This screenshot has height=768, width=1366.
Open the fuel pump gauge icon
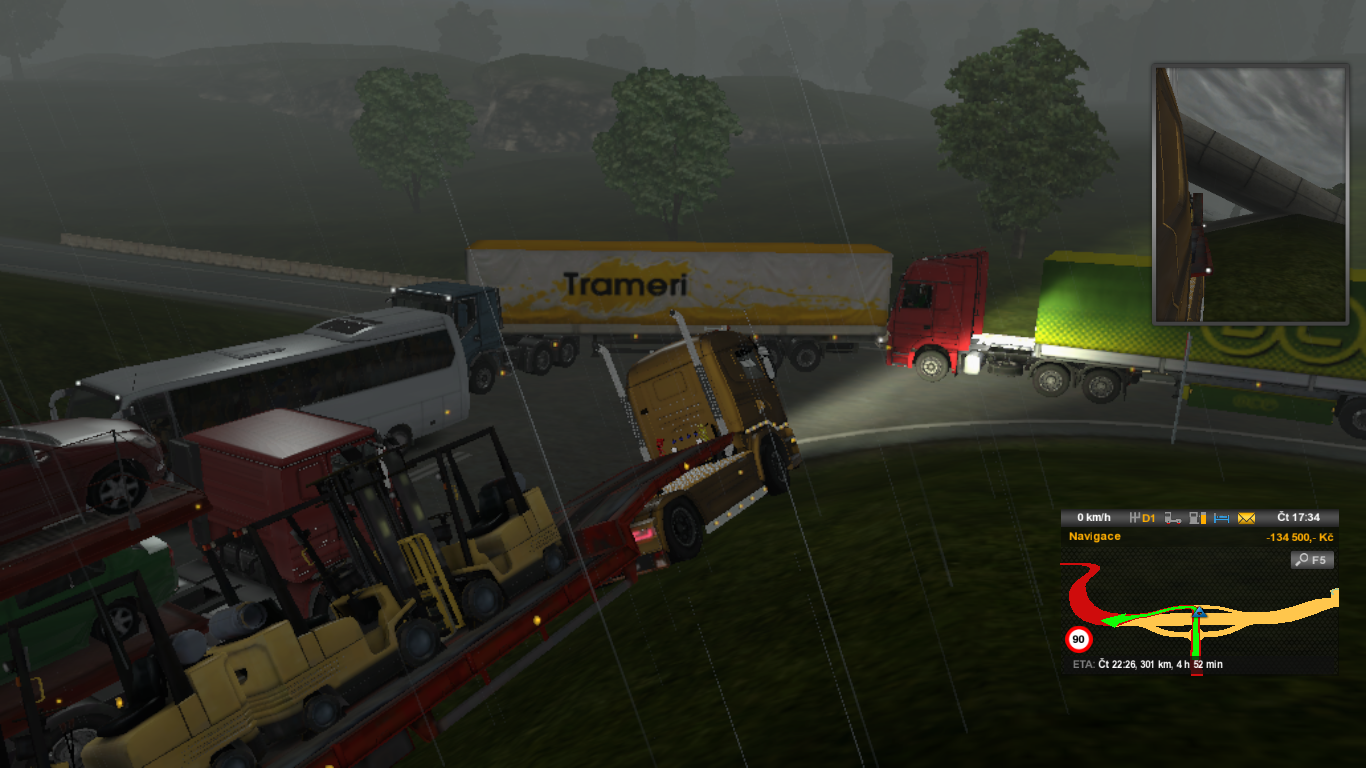[1195, 518]
